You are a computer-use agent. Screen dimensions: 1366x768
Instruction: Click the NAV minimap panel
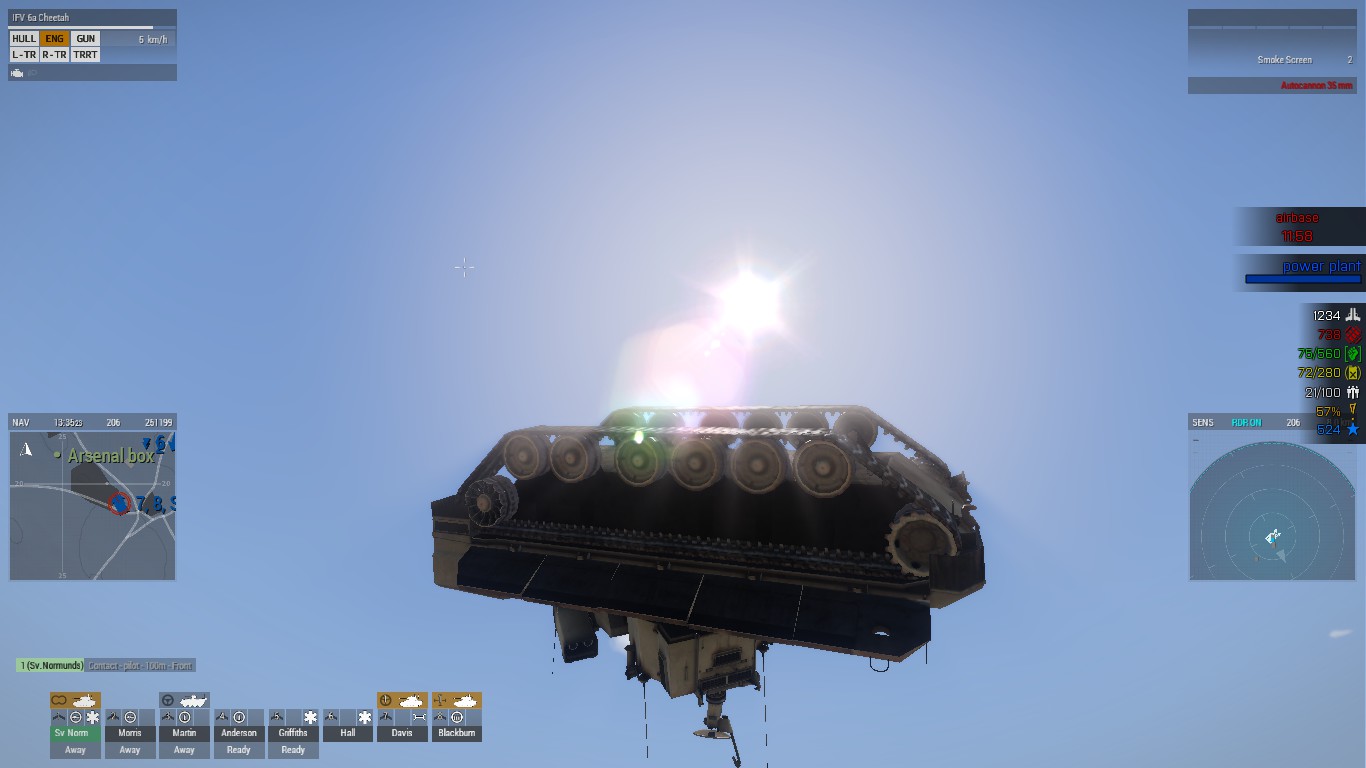[92, 505]
